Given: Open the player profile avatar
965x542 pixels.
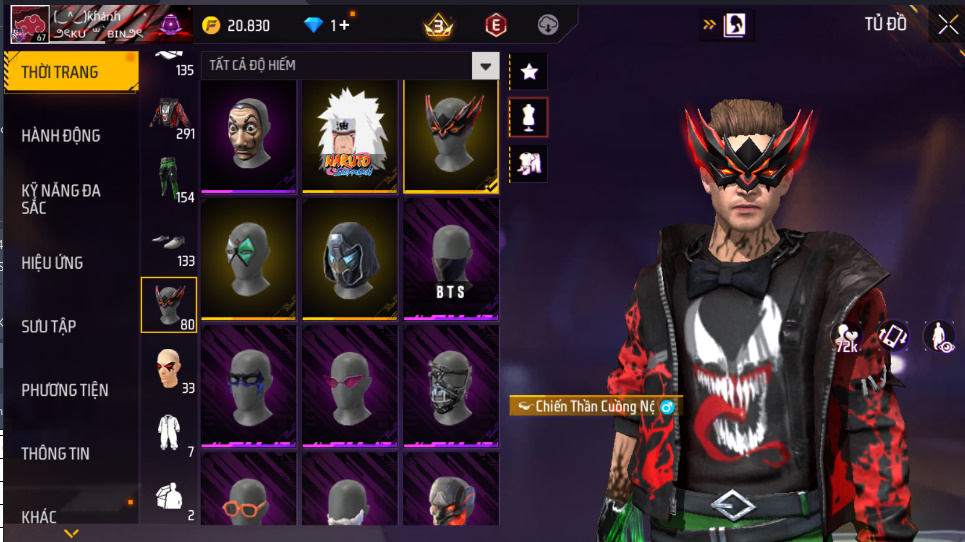Looking at the screenshot, I should 27,24.
